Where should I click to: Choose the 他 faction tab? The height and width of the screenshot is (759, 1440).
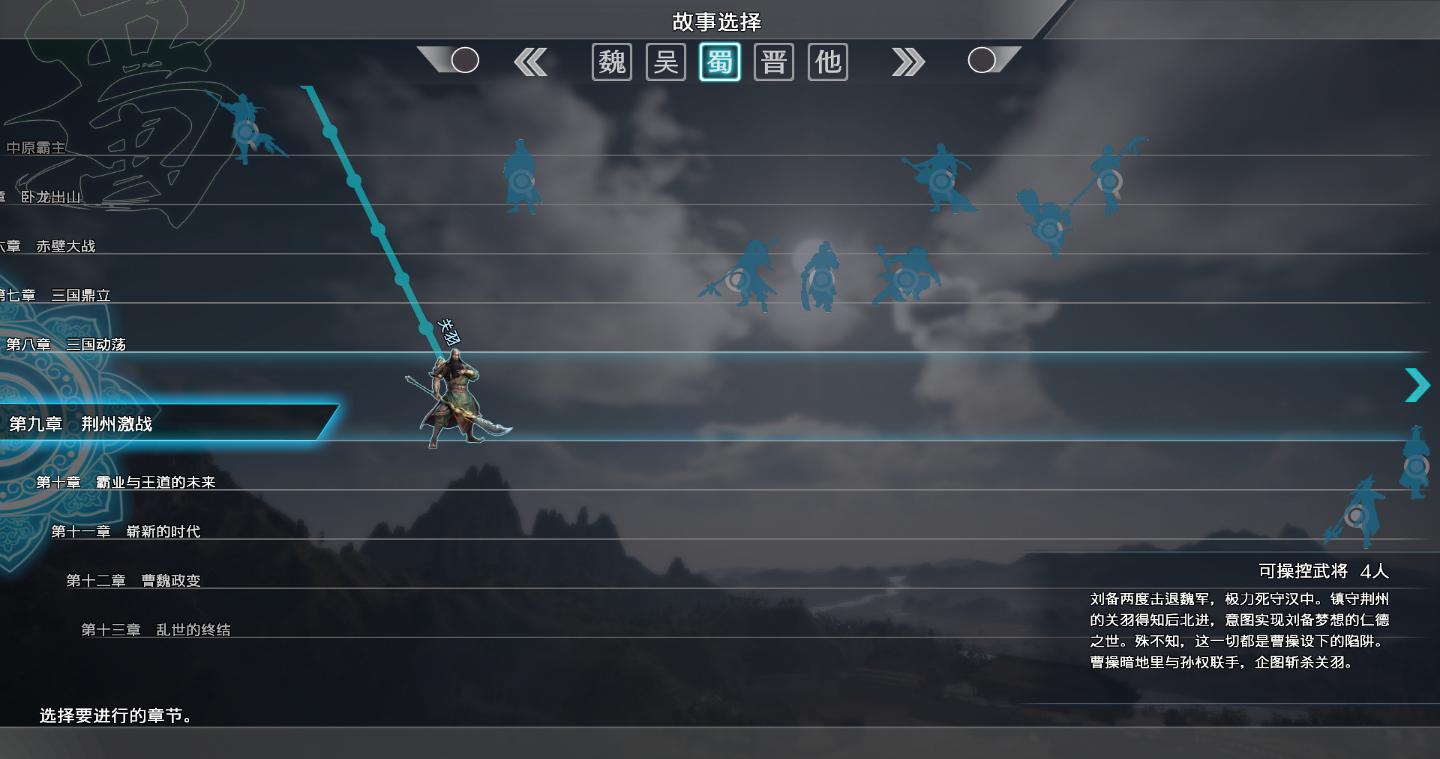click(x=828, y=62)
